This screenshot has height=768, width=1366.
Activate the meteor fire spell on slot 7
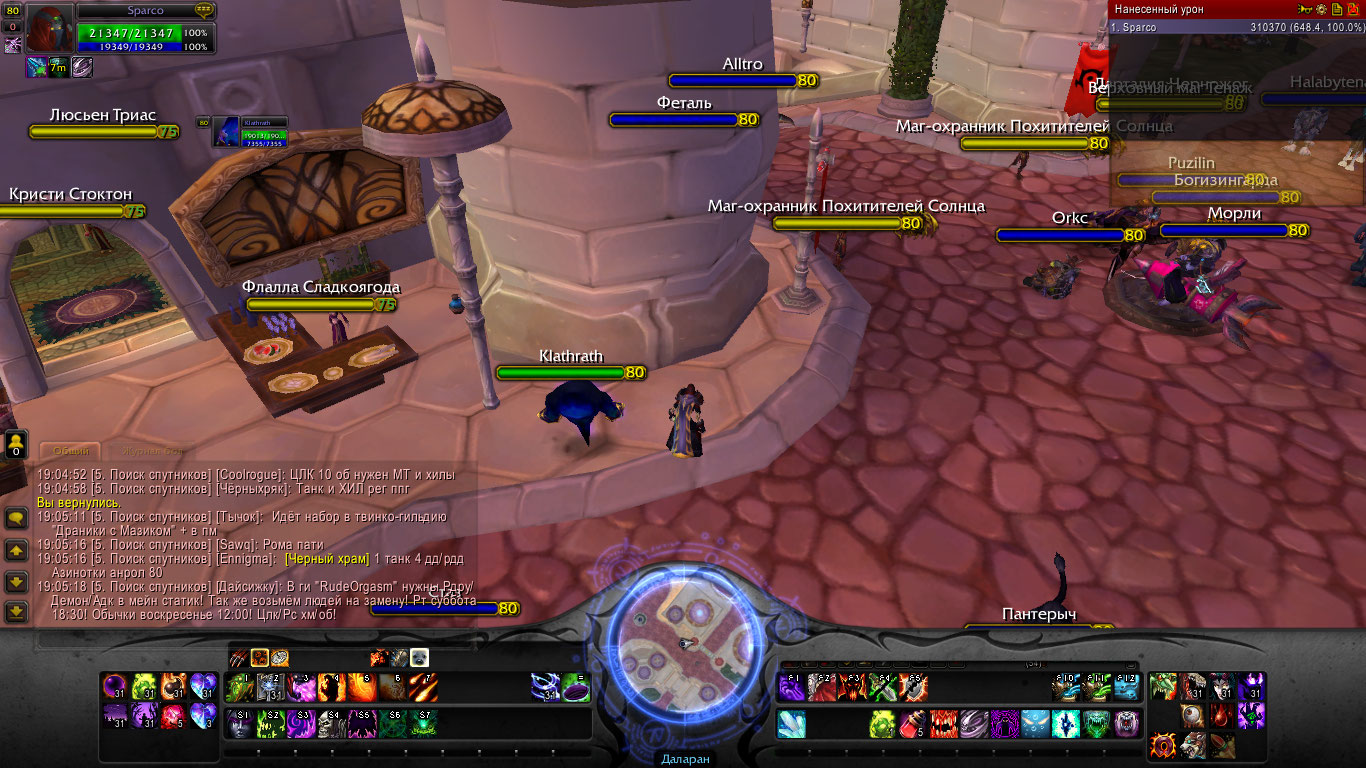pos(423,687)
